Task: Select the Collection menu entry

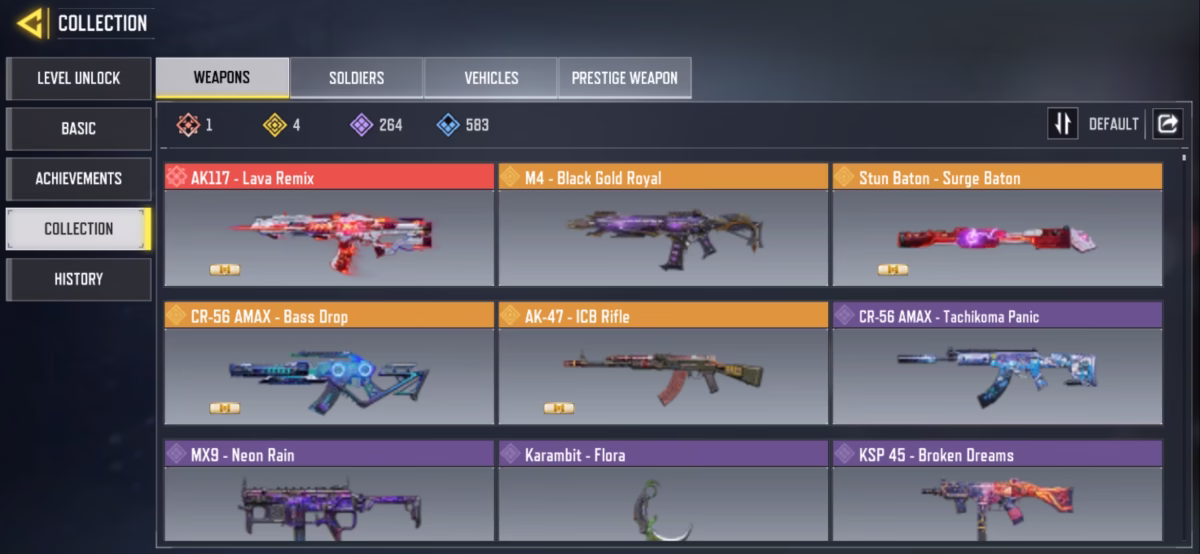Action: click(x=79, y=228)
